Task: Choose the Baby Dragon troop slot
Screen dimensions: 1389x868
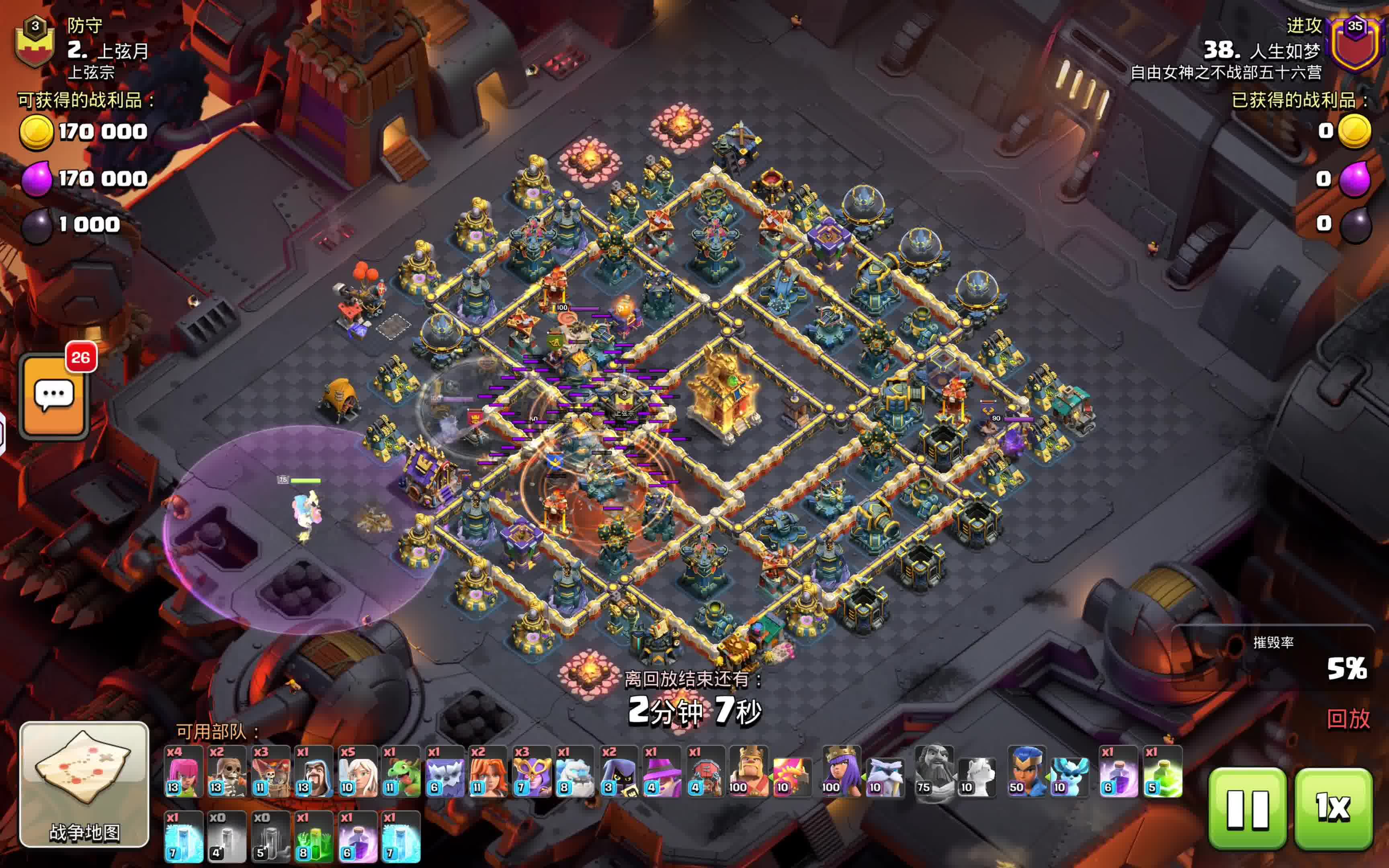Action: tap(401, 772)
